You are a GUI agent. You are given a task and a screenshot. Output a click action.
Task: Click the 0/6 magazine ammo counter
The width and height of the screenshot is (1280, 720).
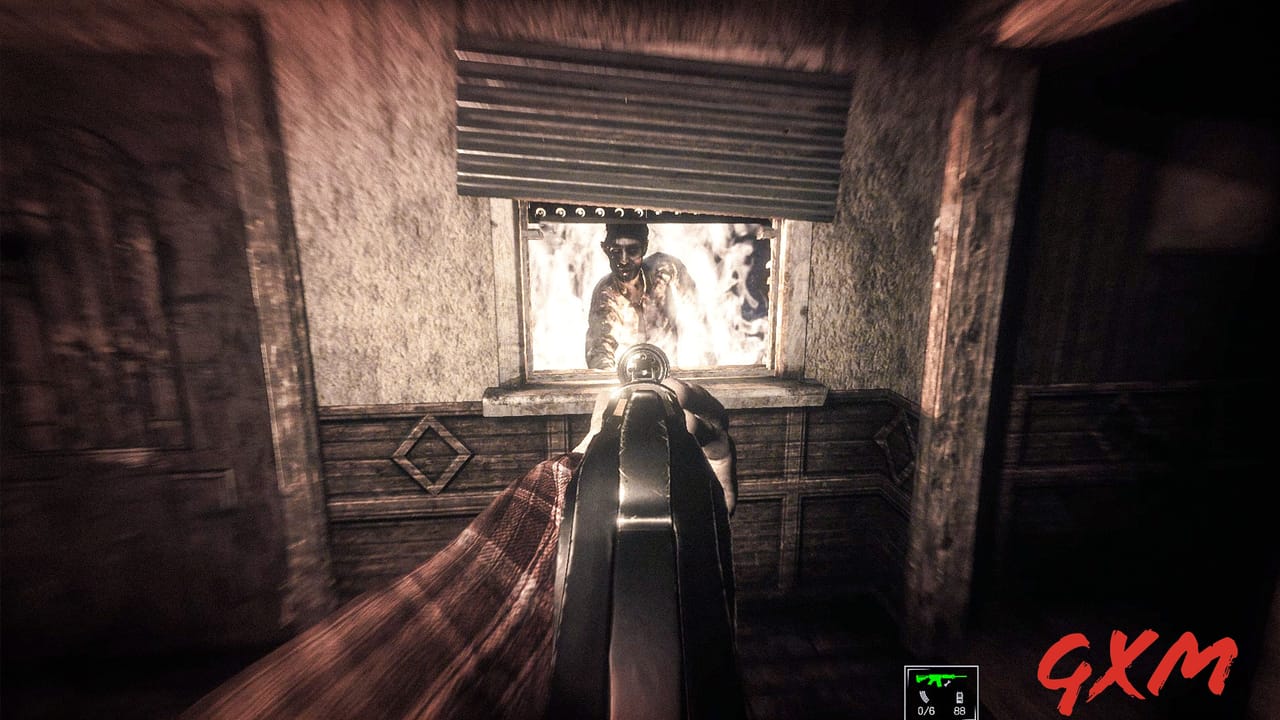[926, 710]
